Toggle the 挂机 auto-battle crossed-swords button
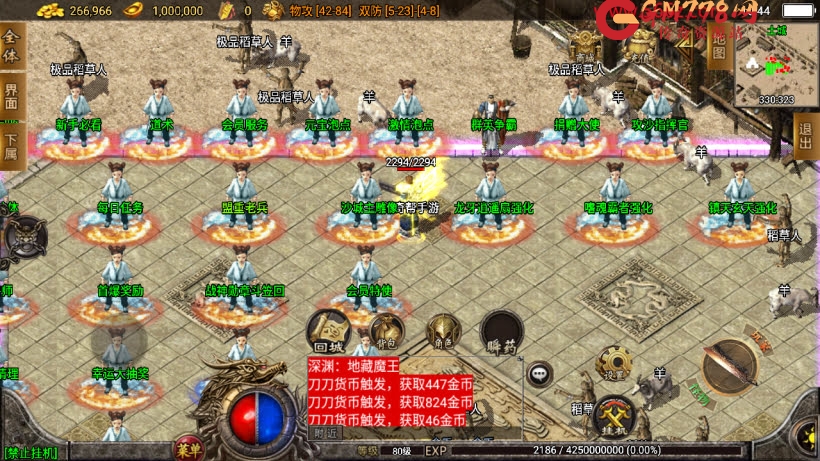This screenshot has height=461, width=820. pyautogui.click(x=614, y=414)
